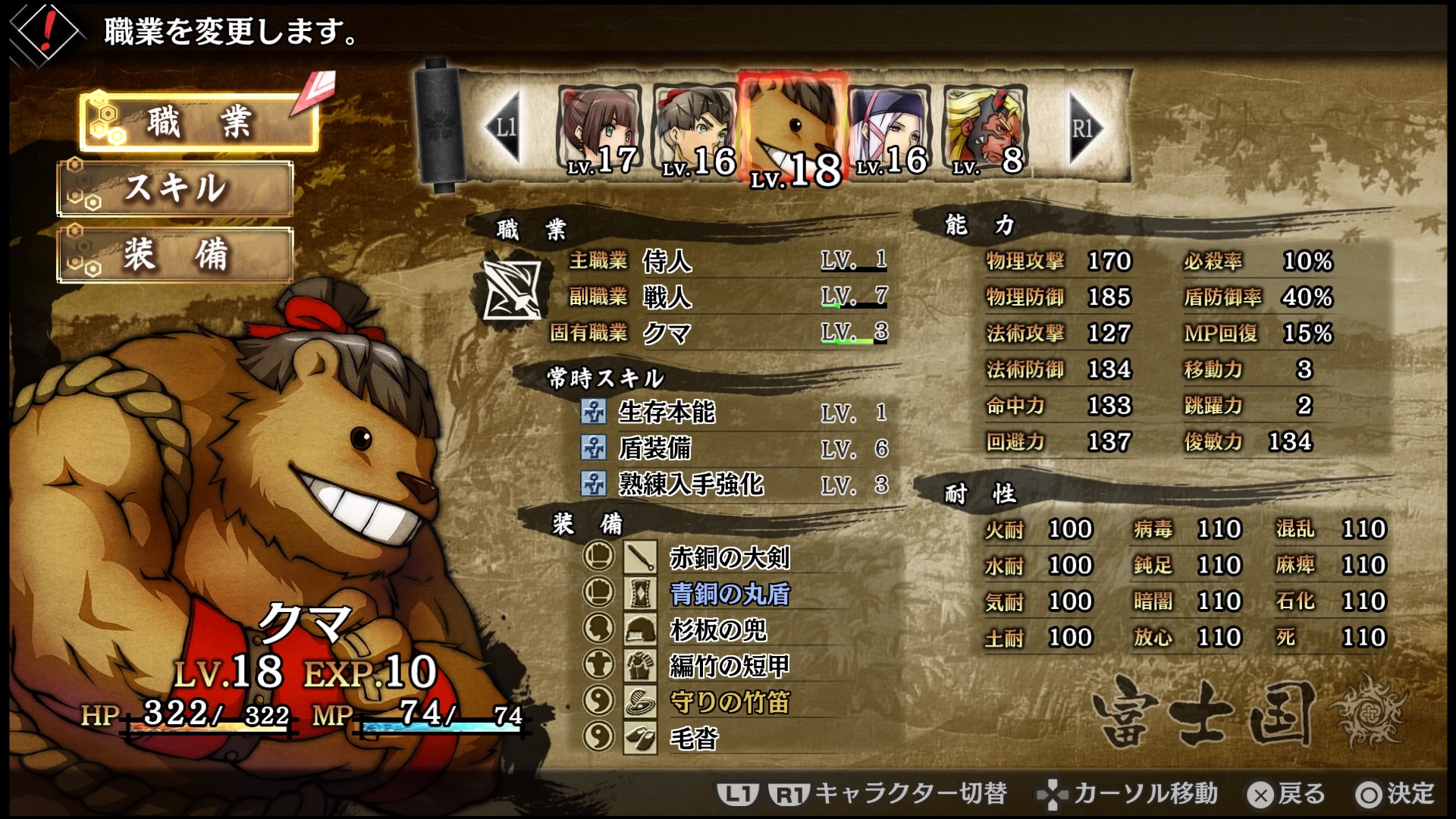The image size is (1456, 819).
Task: Select the 職業 (Job) menu entry
Action: click(x=199, y=123)
